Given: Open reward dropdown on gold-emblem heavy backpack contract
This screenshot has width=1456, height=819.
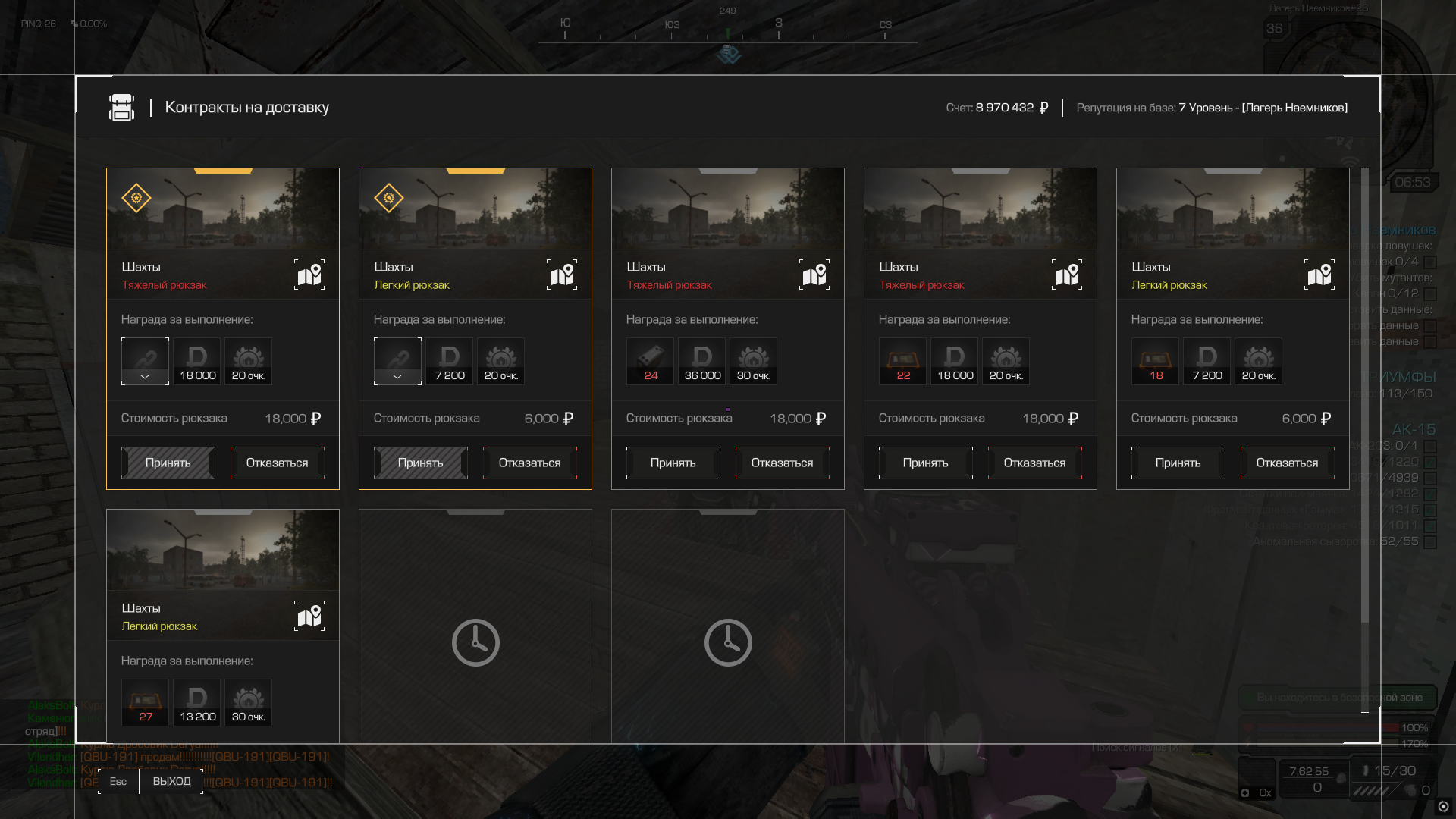Looking at the screenshot, I should 145,376.
